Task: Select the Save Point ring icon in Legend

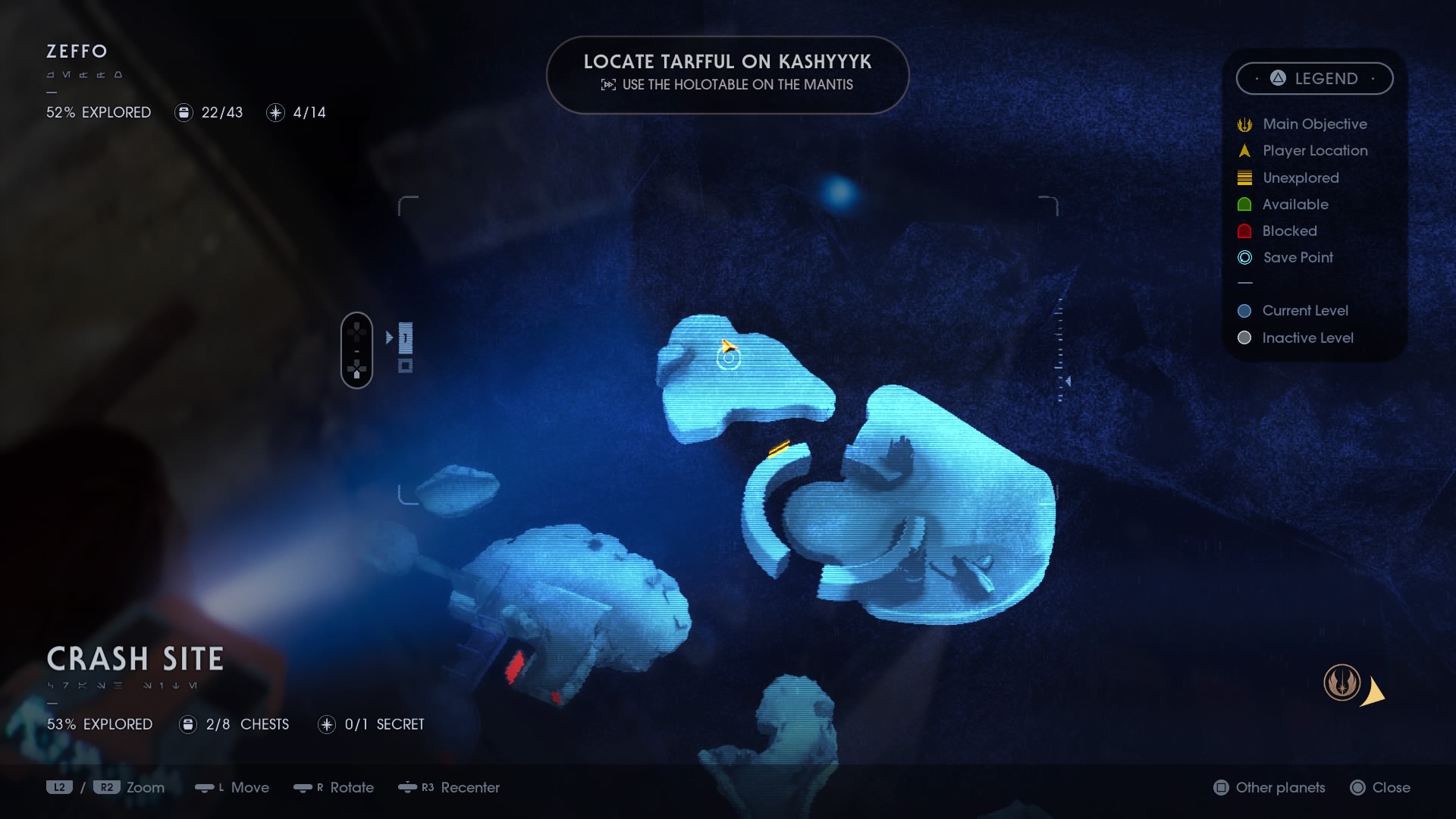Action: pos(1244,258)
